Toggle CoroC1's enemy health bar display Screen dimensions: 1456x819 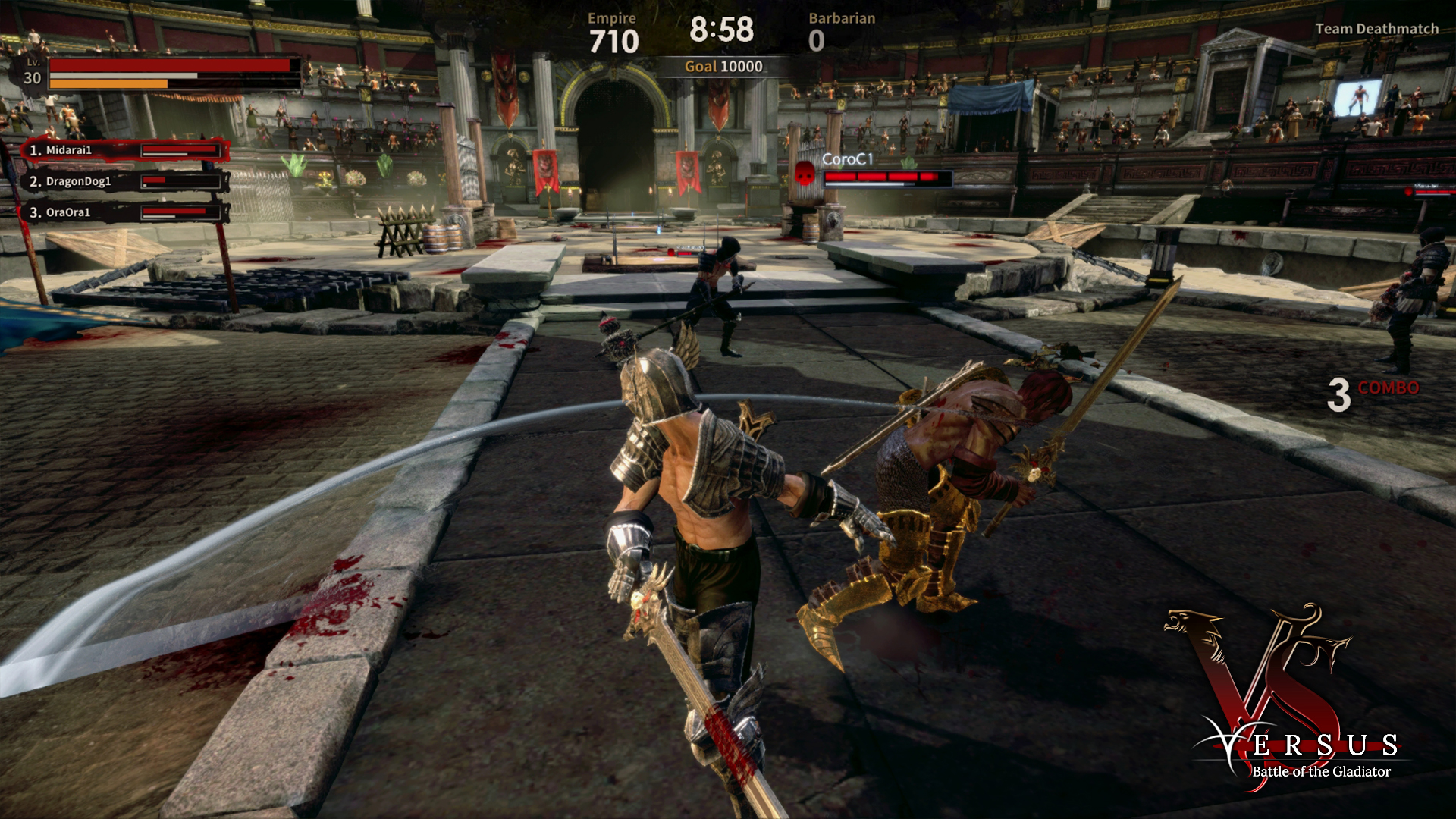pyautogui.click(x=887, y=178)
